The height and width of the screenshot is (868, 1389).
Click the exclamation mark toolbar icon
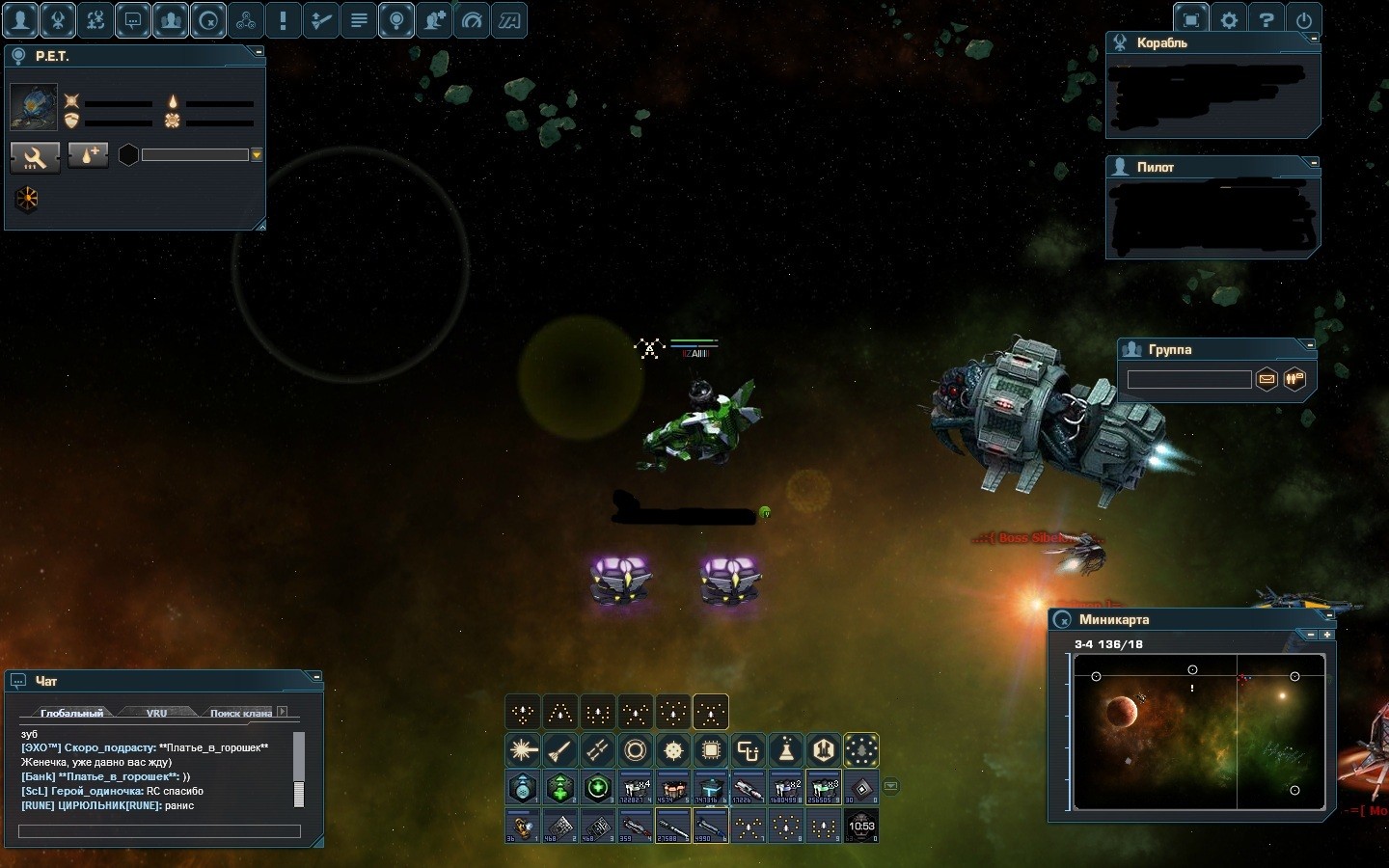pos(284,19)
